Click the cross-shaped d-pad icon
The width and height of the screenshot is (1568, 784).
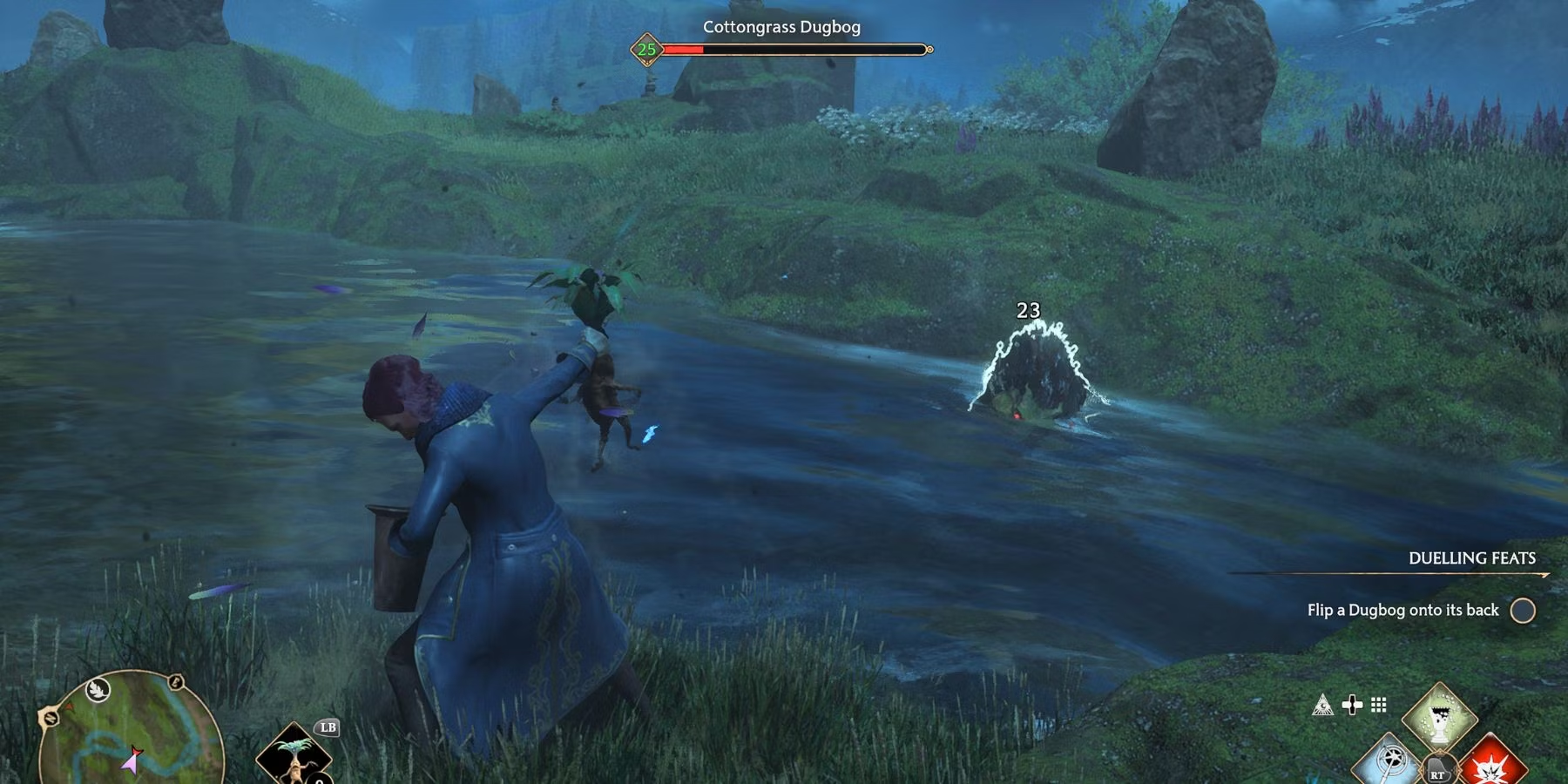1352,705
